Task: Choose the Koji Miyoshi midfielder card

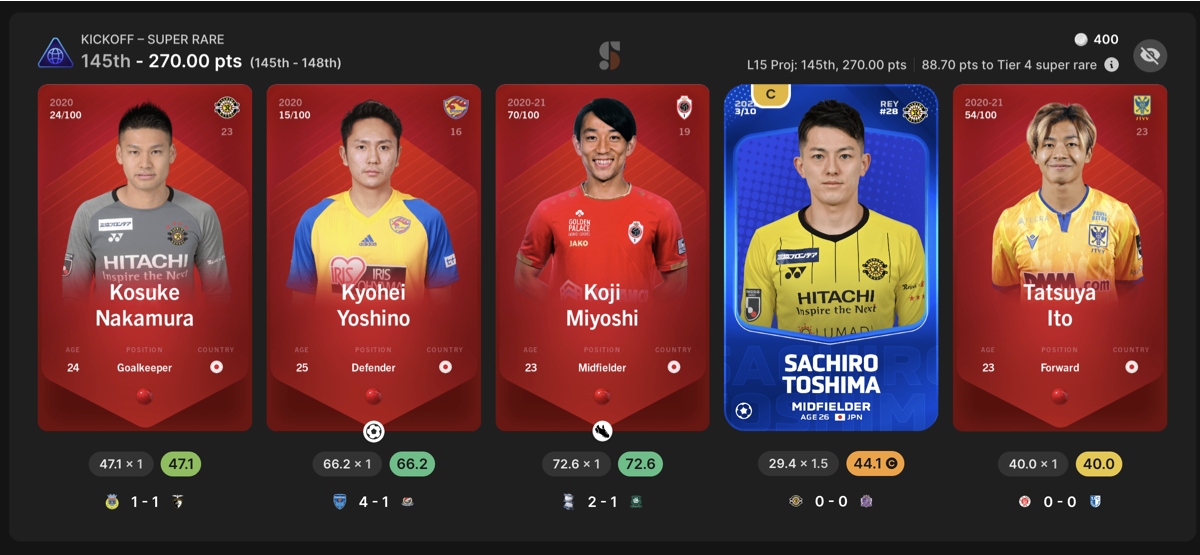Action: click(x=602, y=257)
